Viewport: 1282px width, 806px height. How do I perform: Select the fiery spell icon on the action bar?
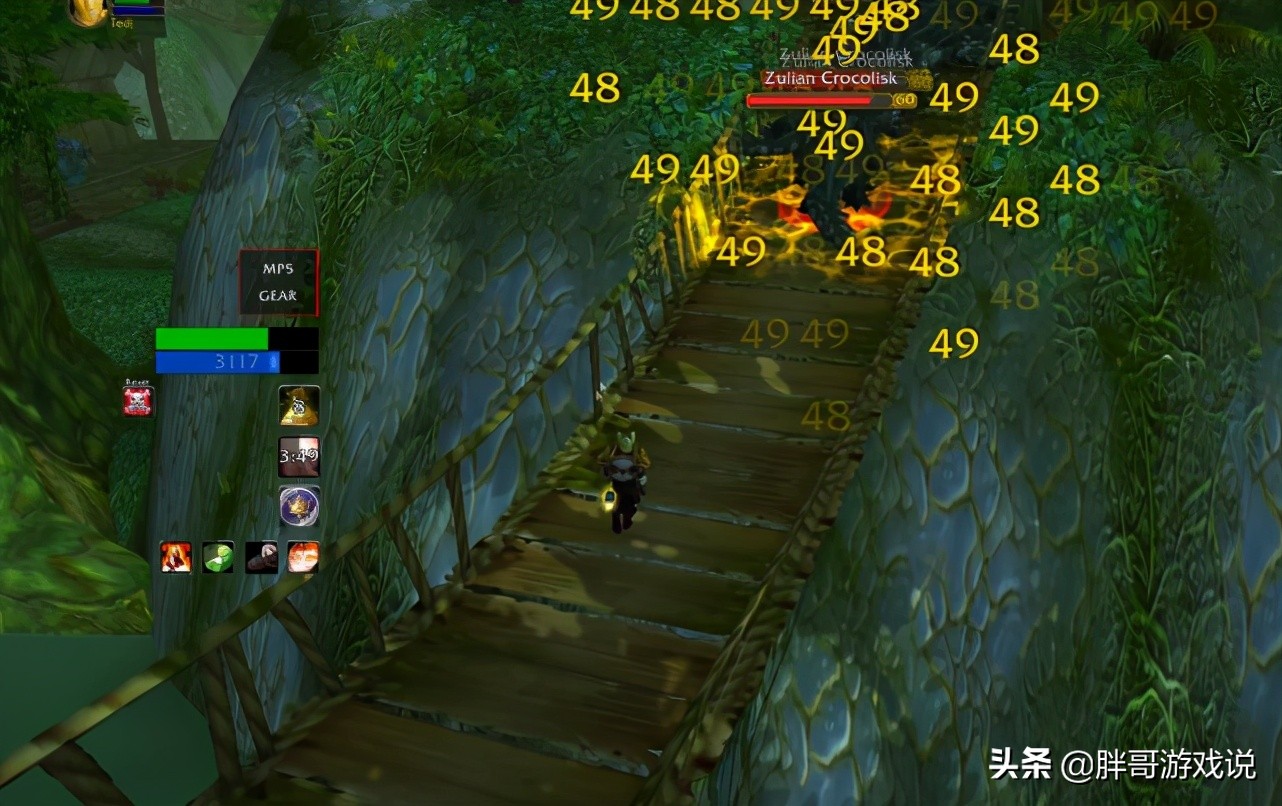pyautogui.click(x=176, y=558)
